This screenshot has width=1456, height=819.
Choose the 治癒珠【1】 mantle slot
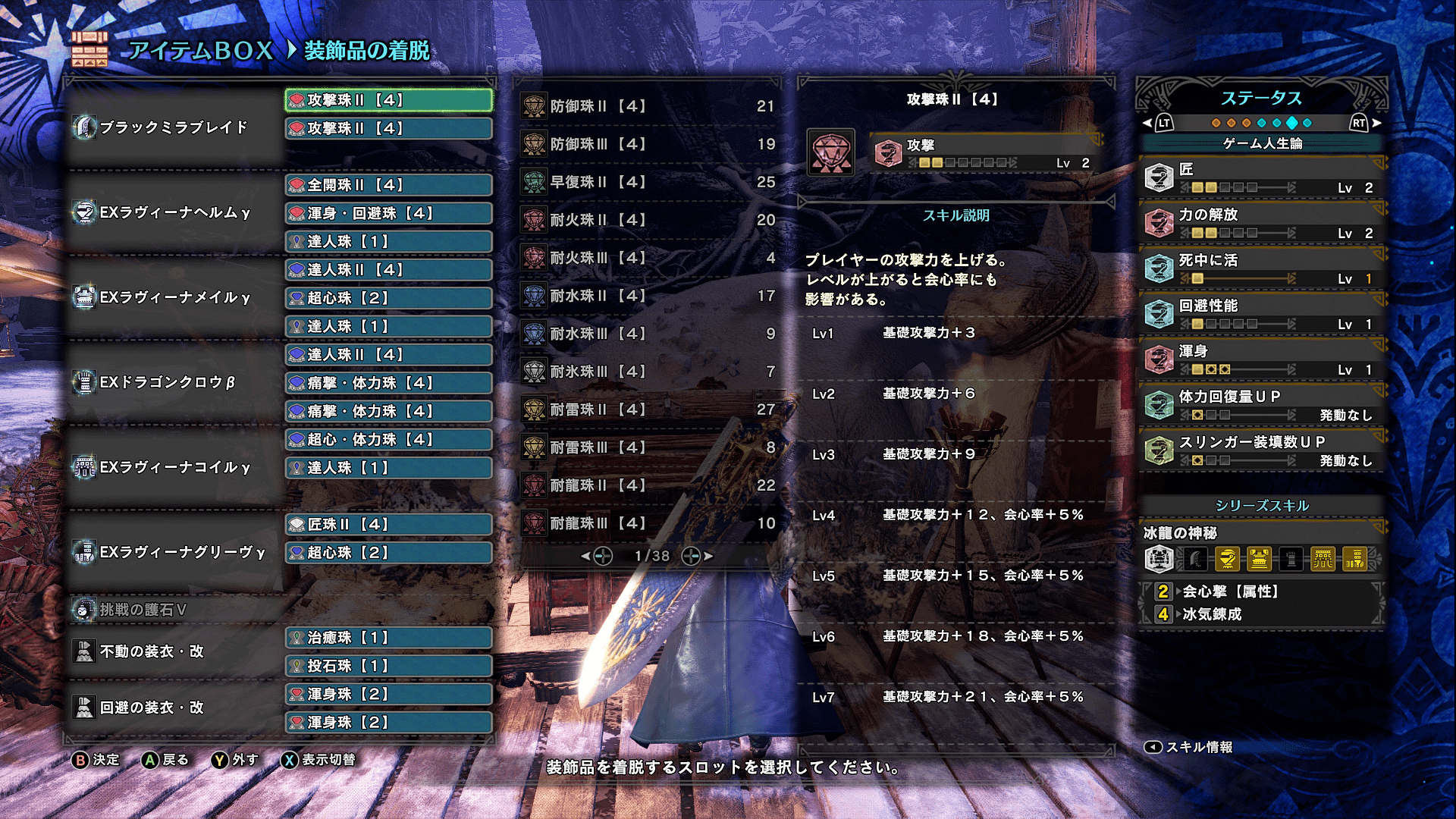(388, 638)
